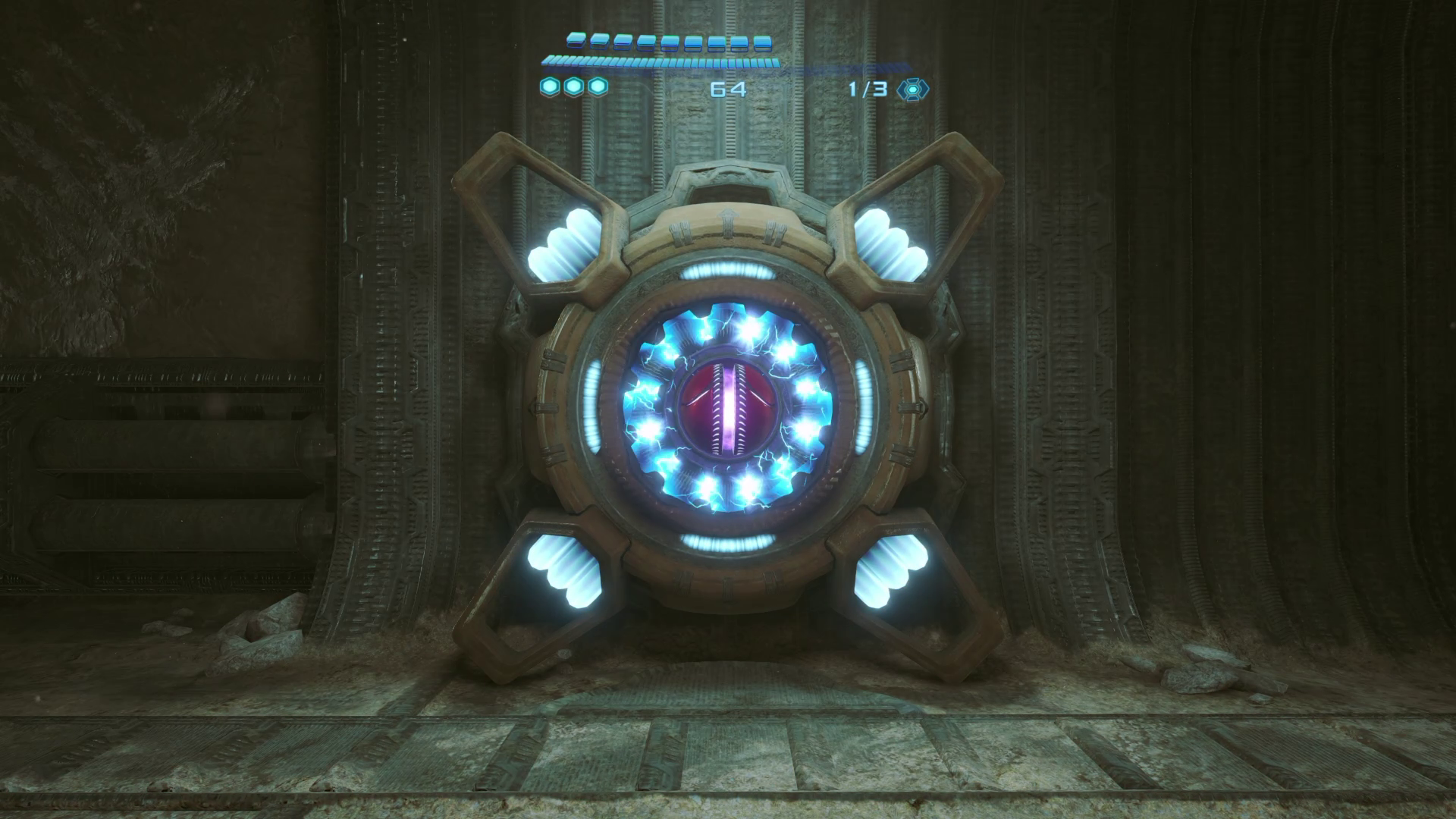The width and height of the screenshot is (1456, 819).
Task: Select the hexagonal emblem icon beside 1/3
Action: pos(912,89)
